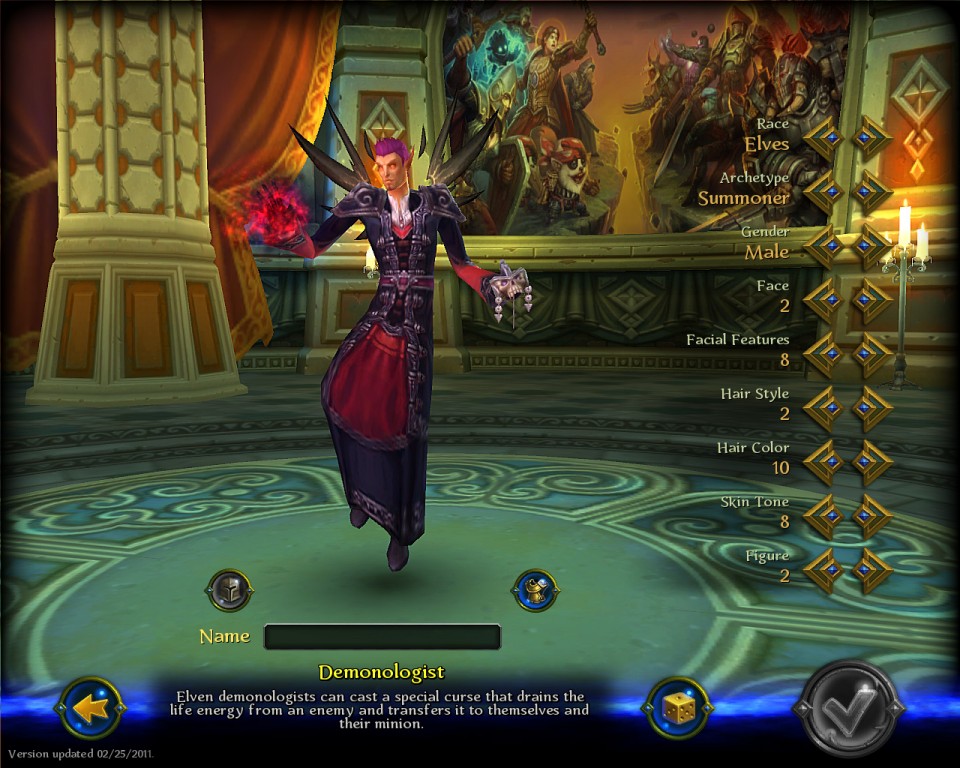Decrease Figure value

tap(824, 570)
